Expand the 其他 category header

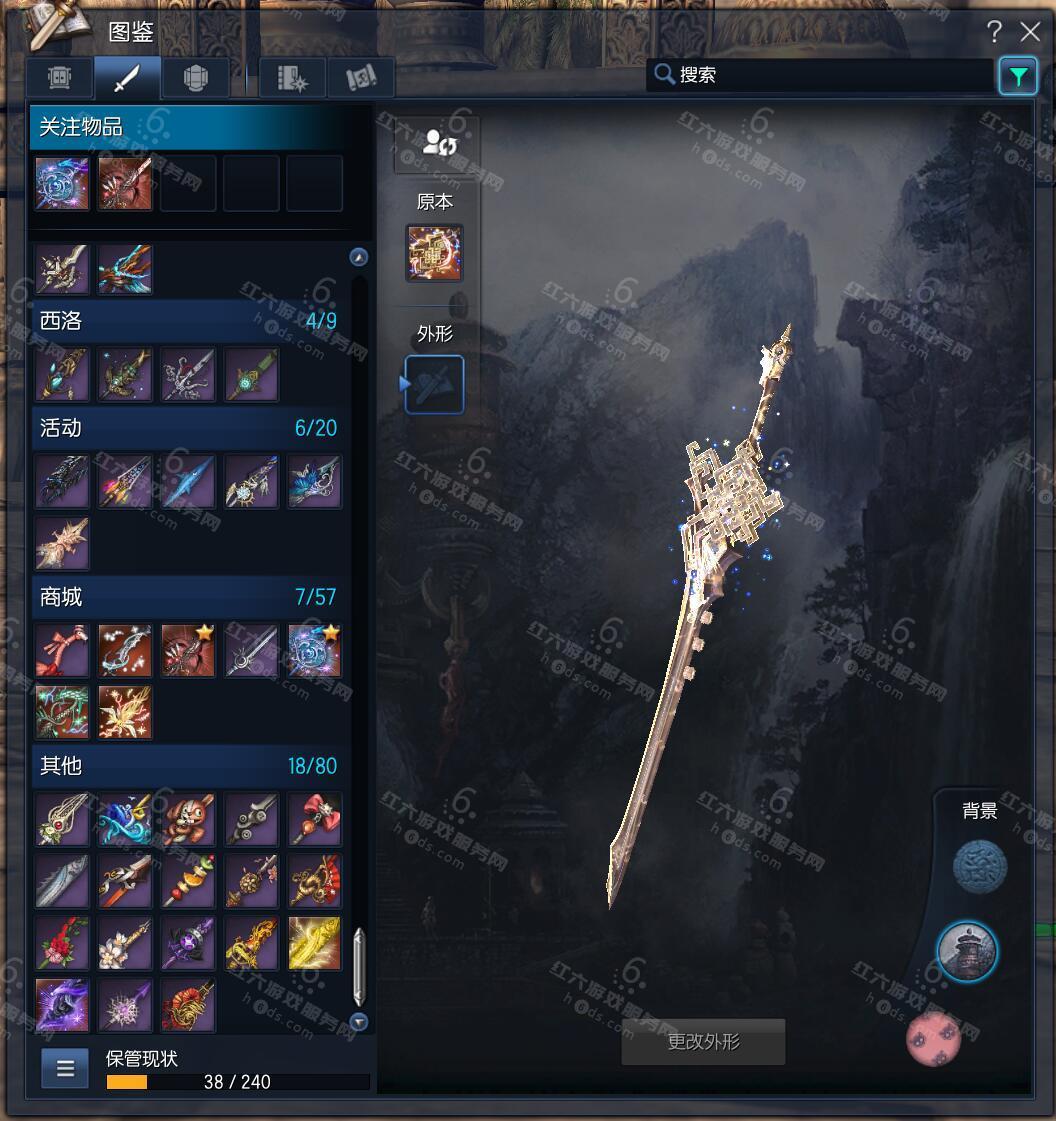[187, 766]
